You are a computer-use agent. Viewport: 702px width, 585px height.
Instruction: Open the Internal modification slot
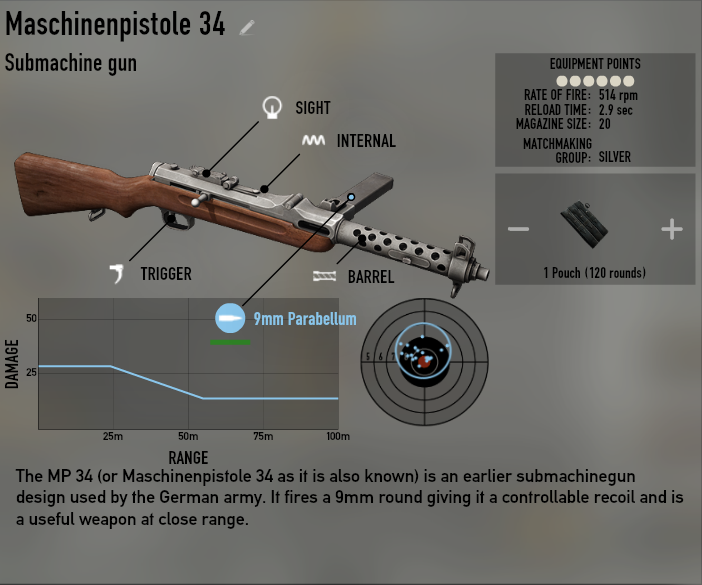coord(313,141)
